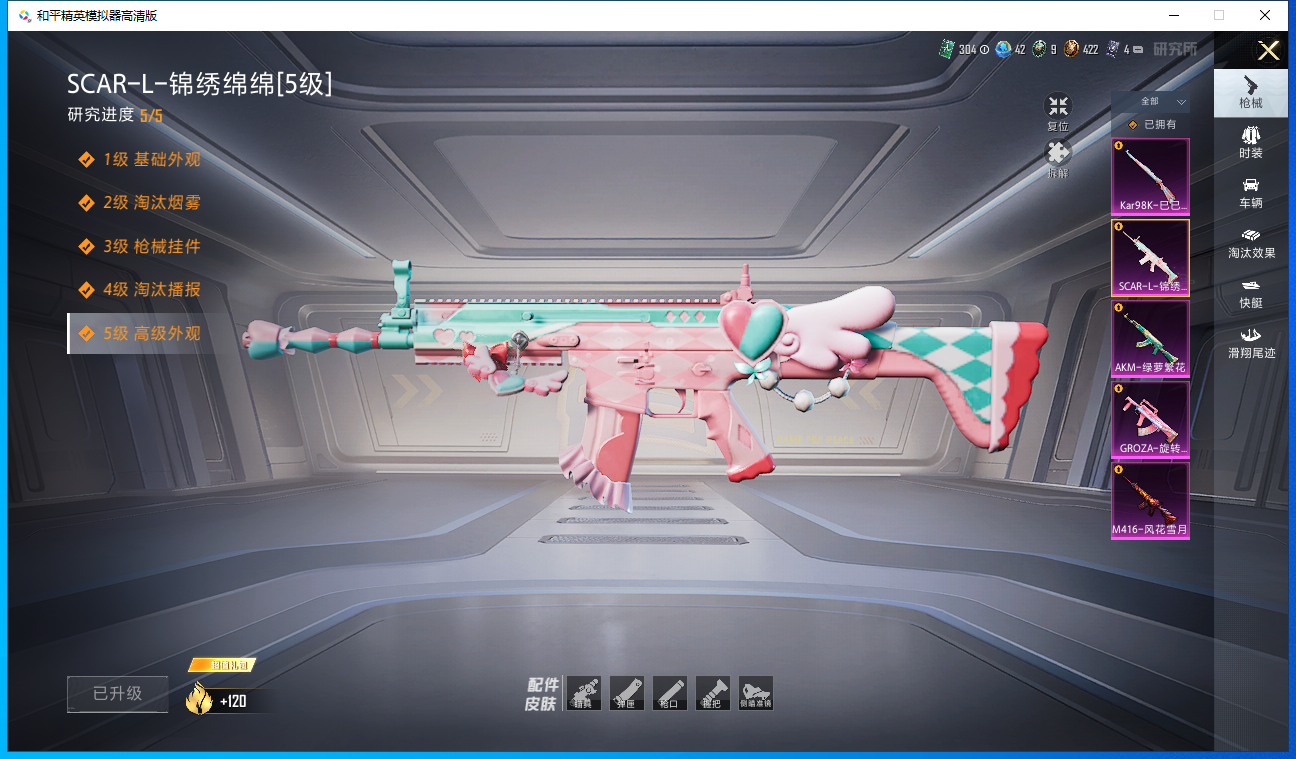Open the 侧瞄准镜 side scope skin slot
The image size is (1296, 759).
point(756,693)
